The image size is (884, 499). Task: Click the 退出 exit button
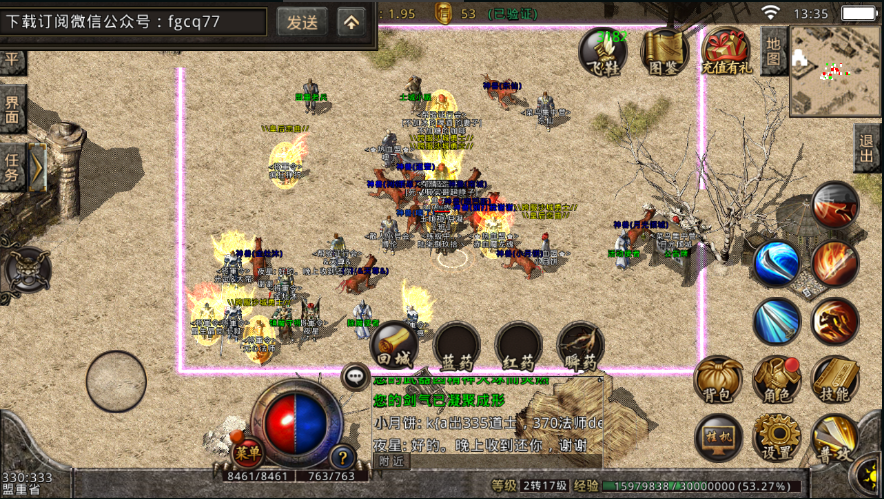tap(868, 151)
